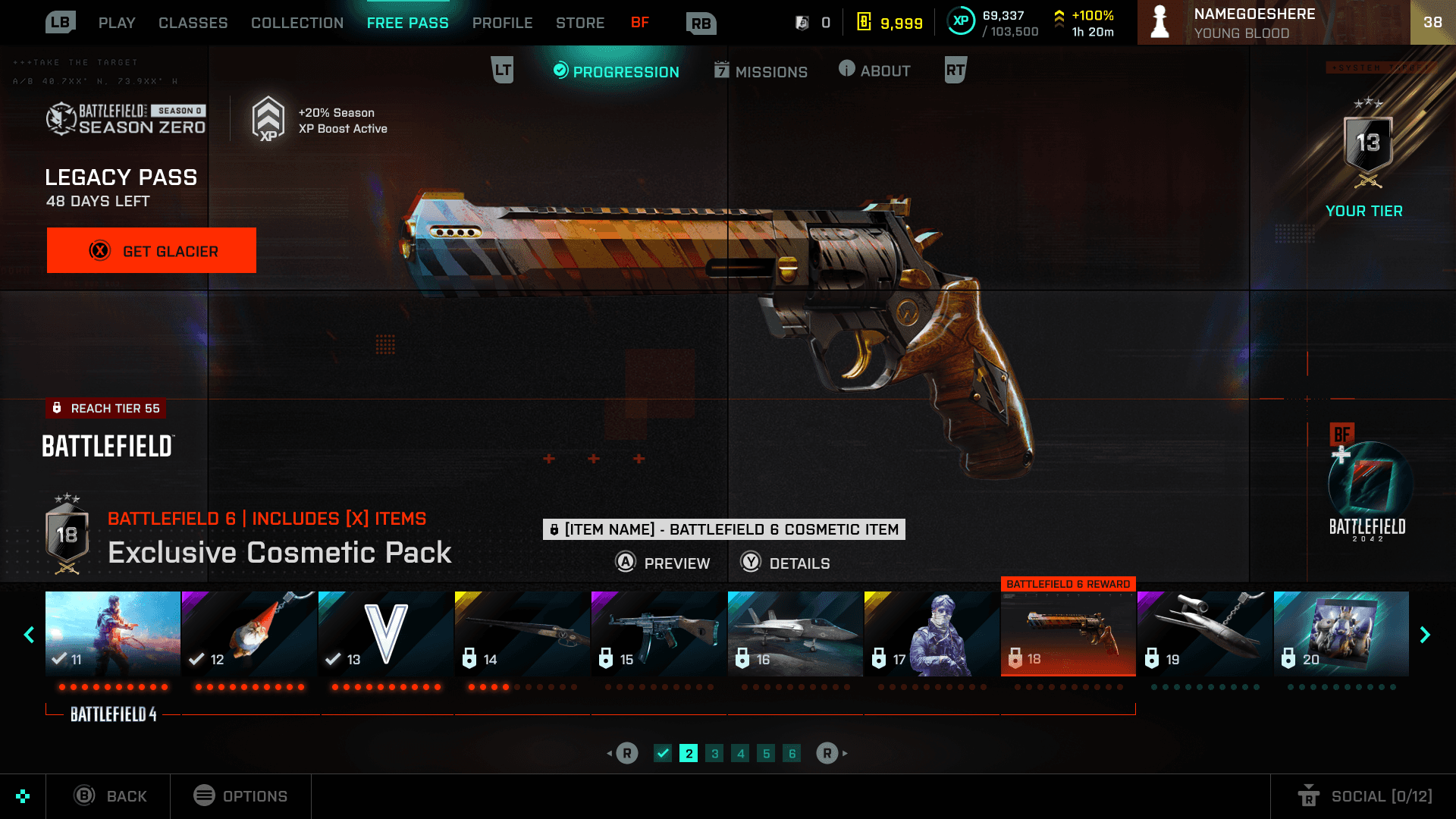Choose the tier 16 jet reward
Viewport: 1456px width, 819px height.
click(x=795, y=633)
